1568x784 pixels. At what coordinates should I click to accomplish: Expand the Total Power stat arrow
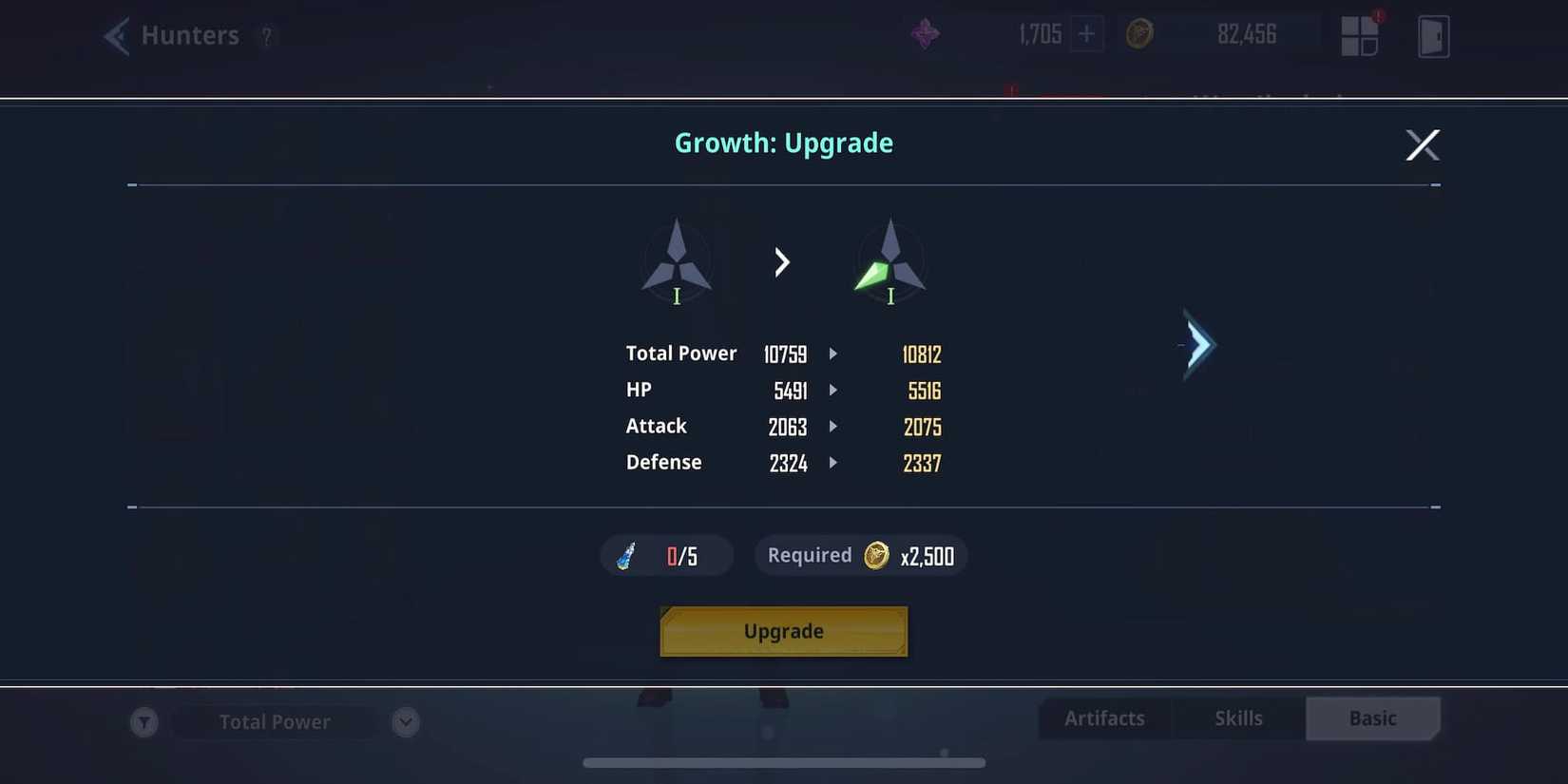coord(833,354)
